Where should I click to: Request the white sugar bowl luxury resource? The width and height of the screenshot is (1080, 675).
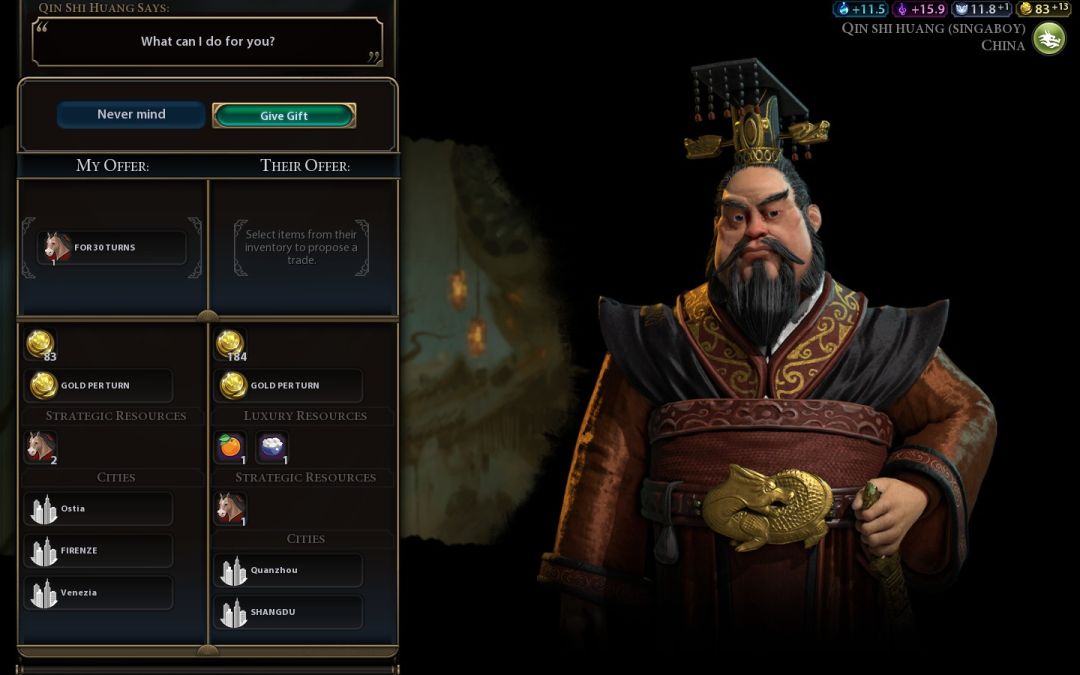(x=272, y=447)
